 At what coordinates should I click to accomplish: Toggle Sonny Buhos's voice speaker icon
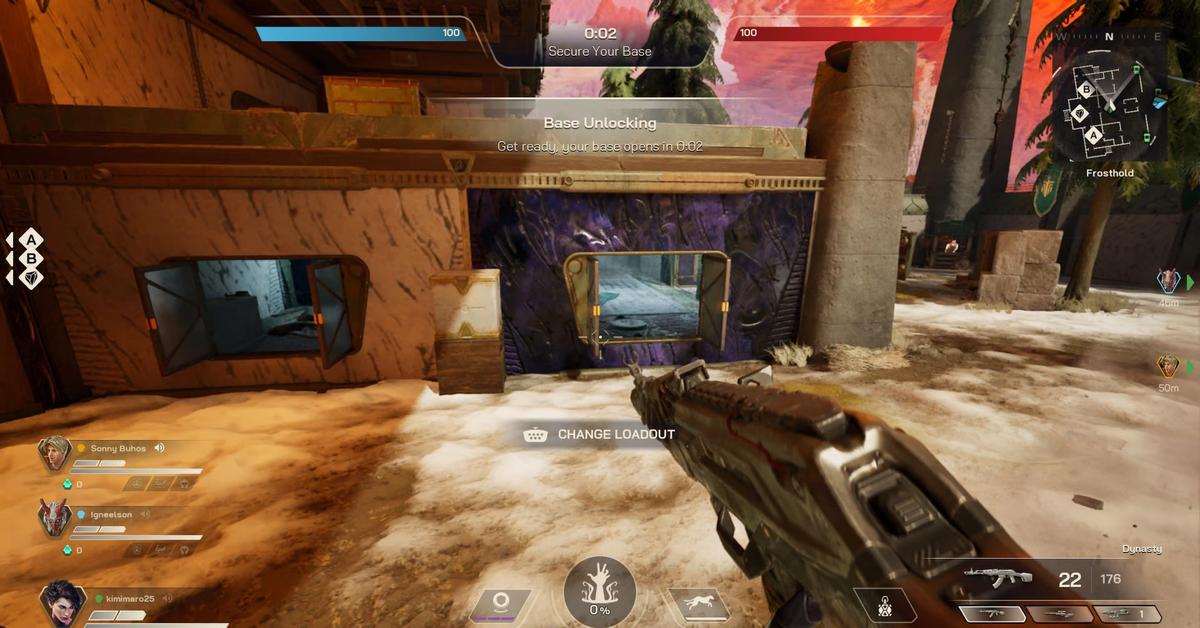click(159, 449)
